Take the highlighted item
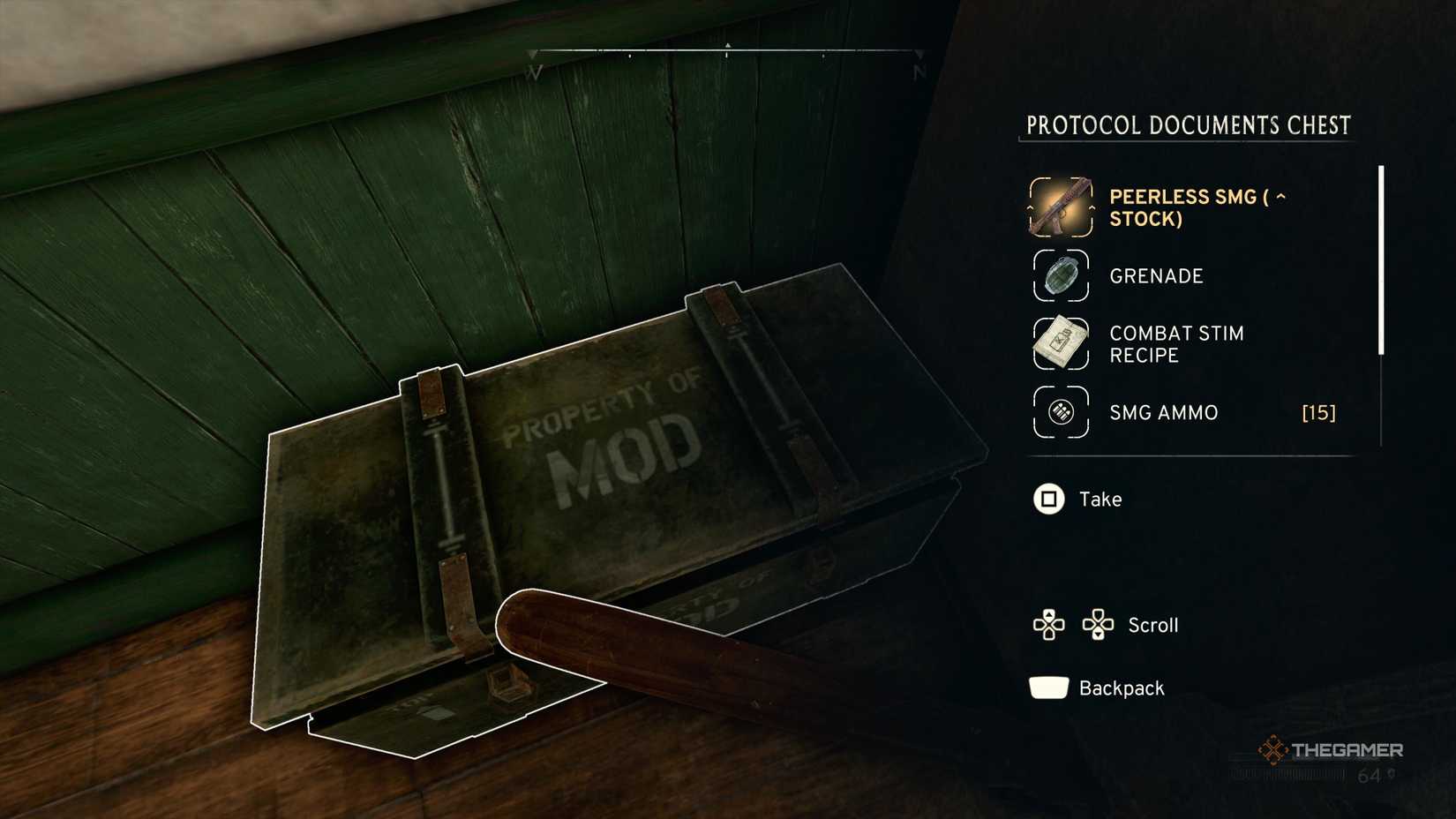Screen dimensions: 1456x819 tap(1048, 499)
